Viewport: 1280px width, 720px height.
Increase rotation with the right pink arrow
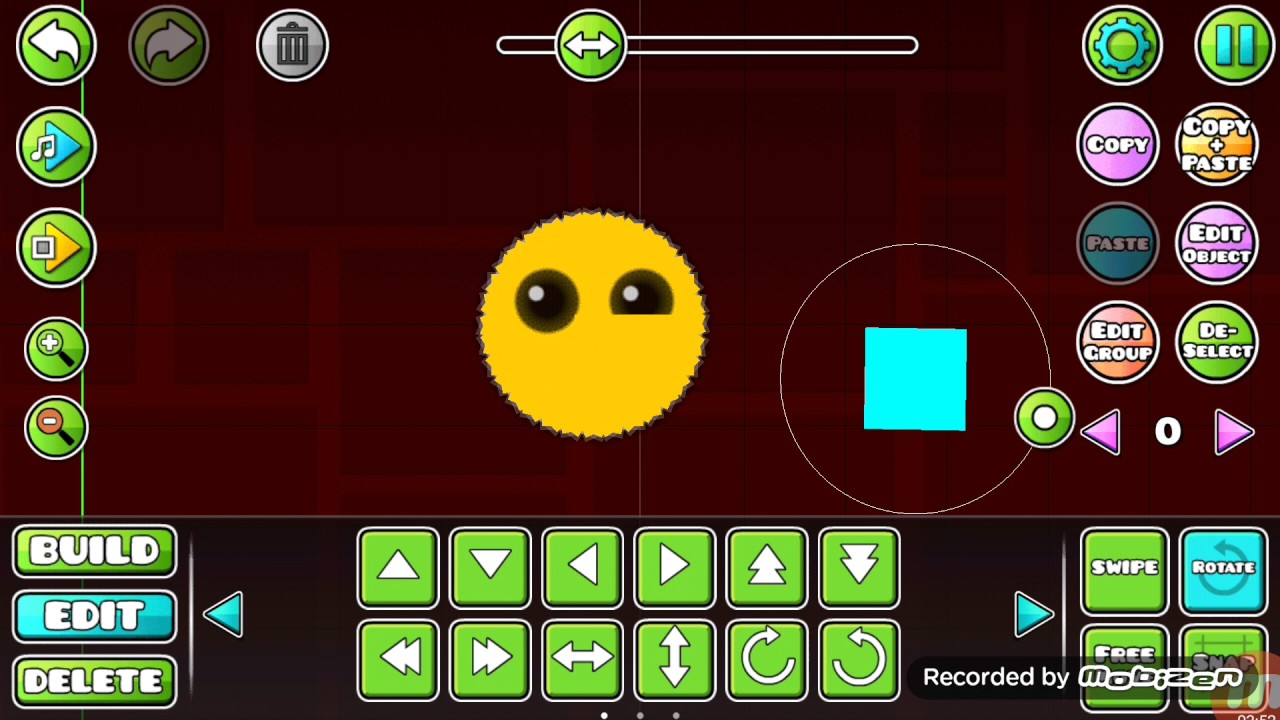1234,430
